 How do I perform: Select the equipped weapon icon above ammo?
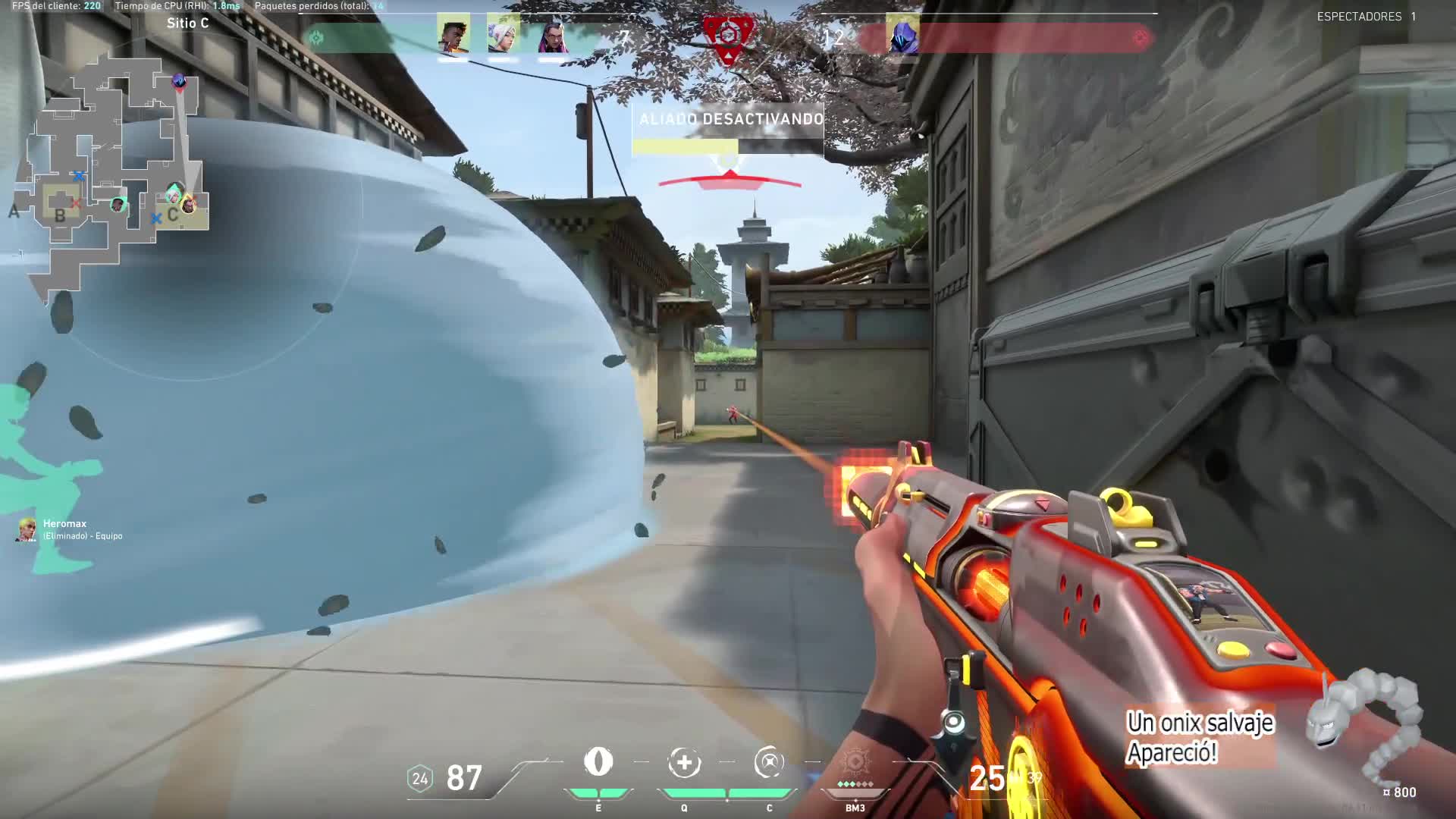[954, 724]
